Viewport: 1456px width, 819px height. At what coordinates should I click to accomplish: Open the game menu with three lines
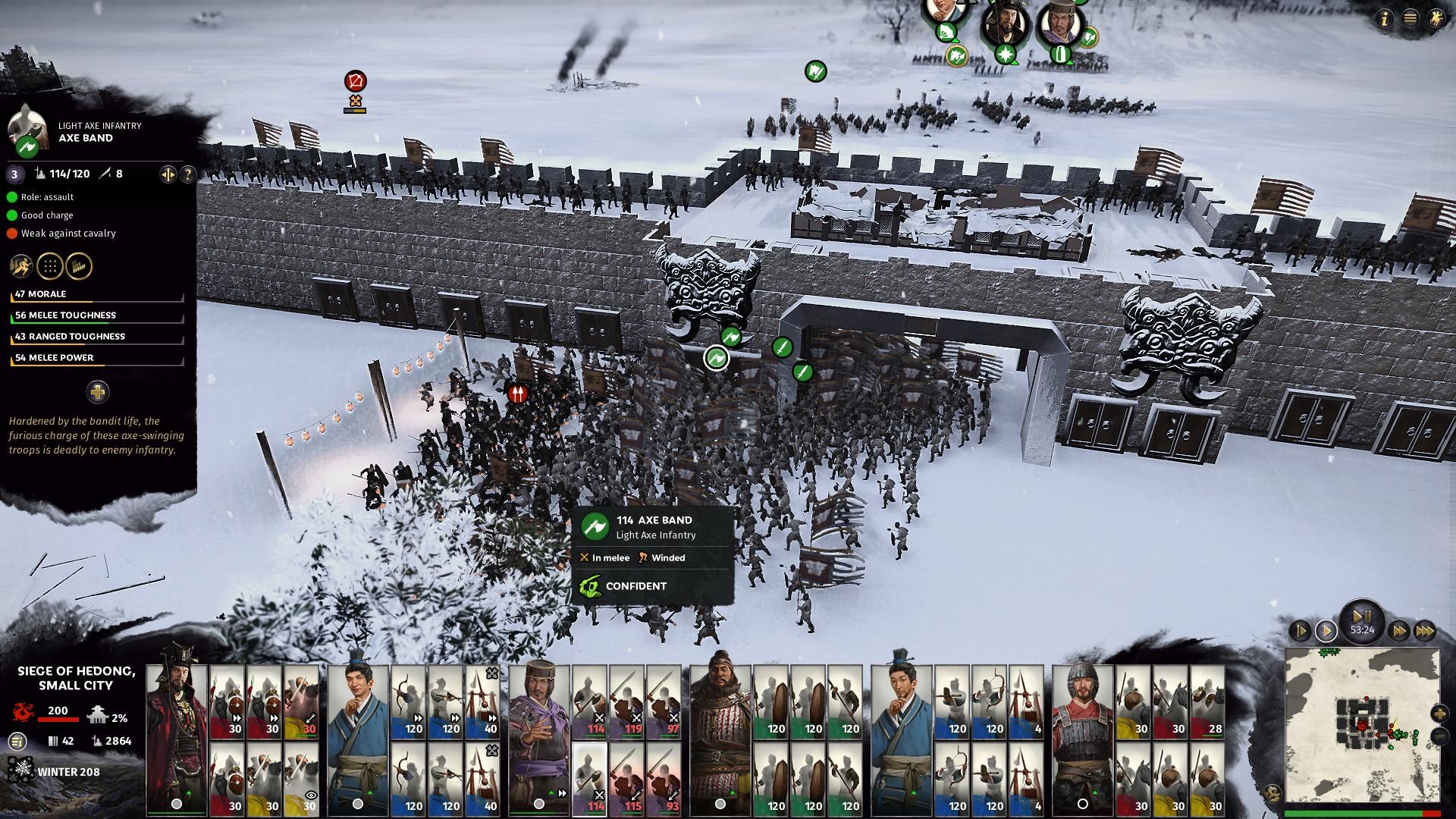pos(1410,19)
